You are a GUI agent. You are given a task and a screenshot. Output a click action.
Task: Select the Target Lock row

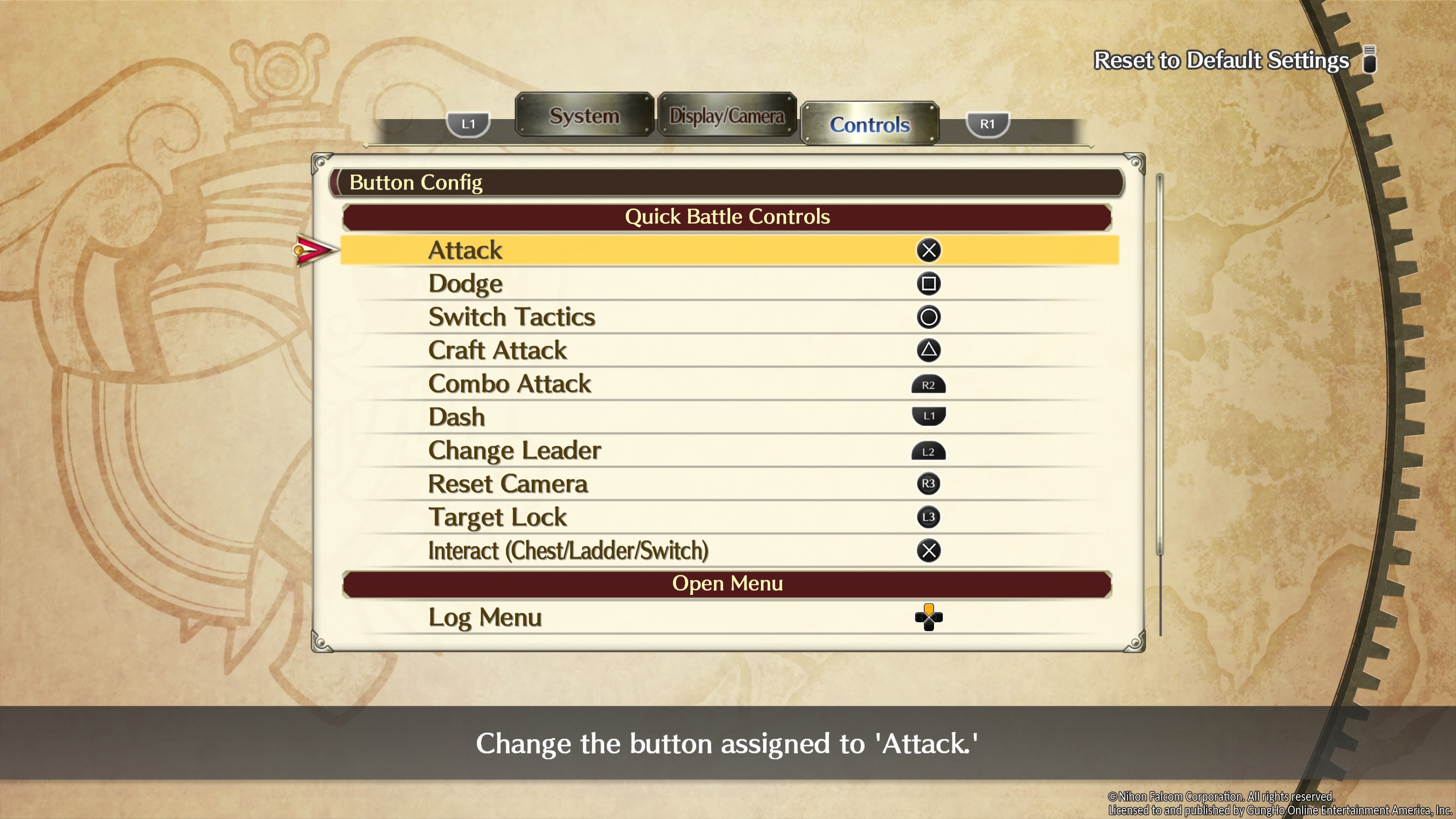point(728,517)
